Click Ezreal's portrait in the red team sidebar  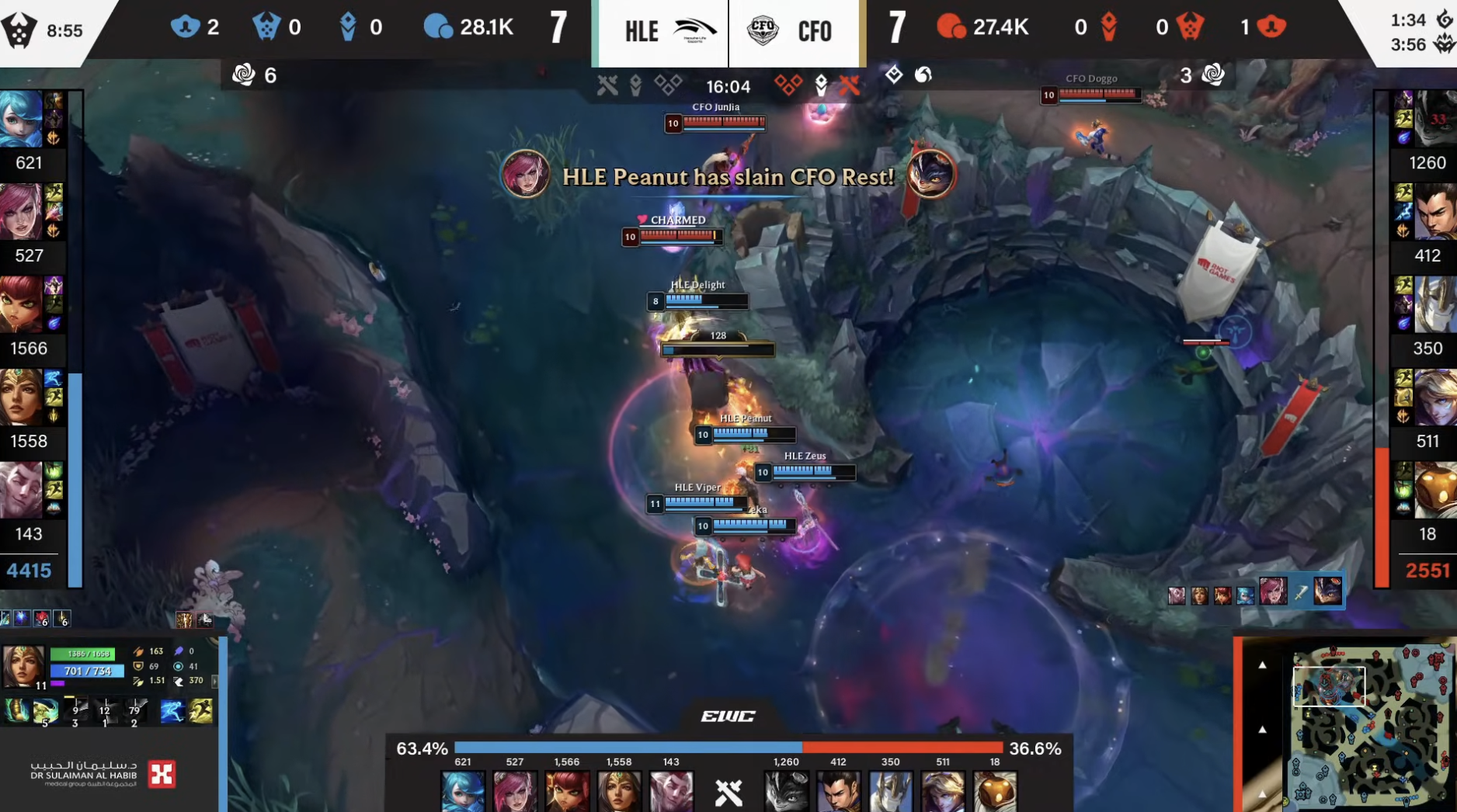1434,397
